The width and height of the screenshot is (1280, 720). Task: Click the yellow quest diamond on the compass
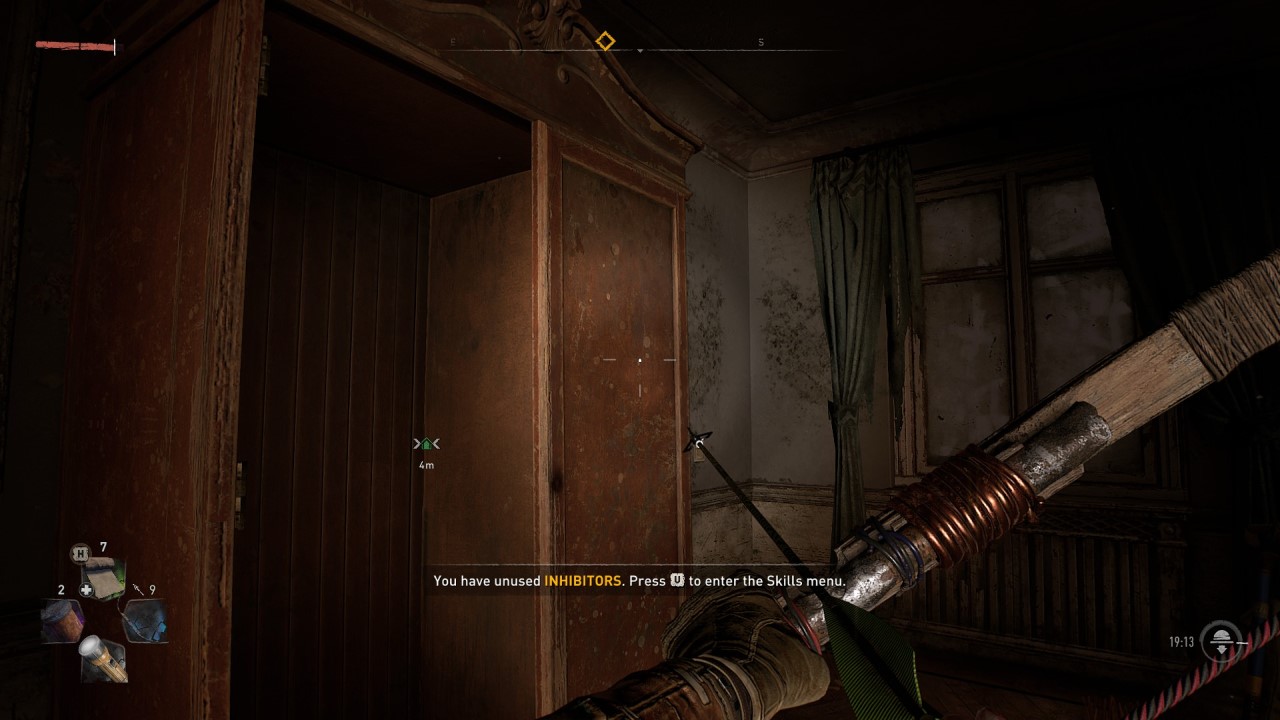click(605, 40)
